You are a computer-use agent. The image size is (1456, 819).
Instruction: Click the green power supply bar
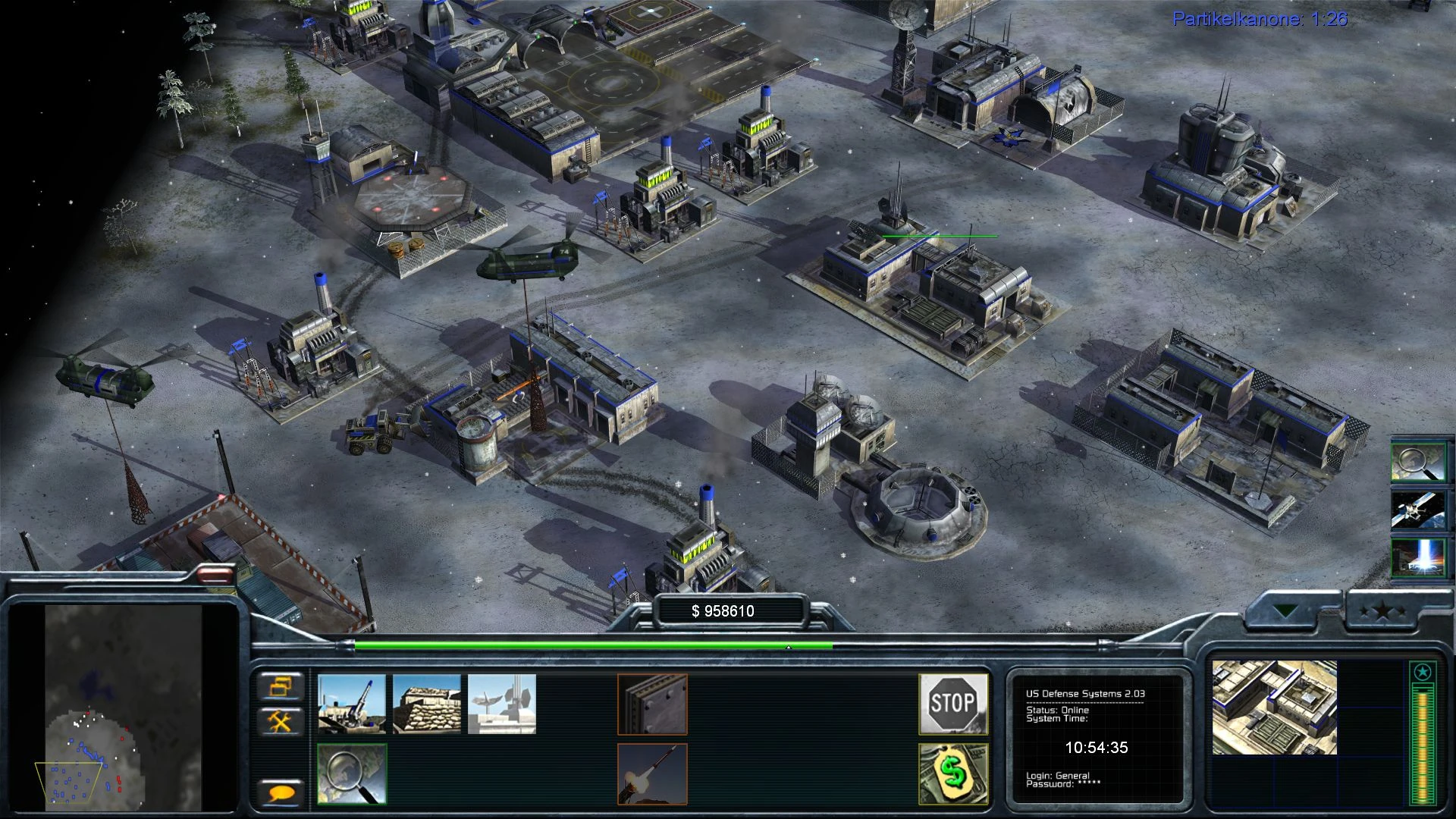pyautogui.click(x=595, y=645)
